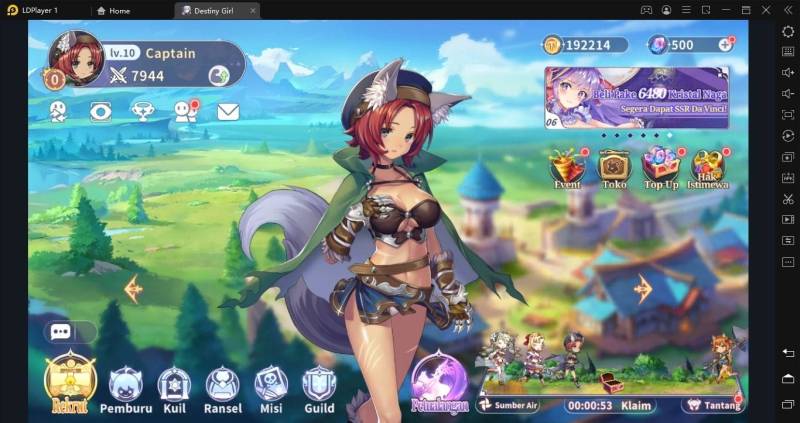800x423 pixels.
Task: Open Hak Istimewa privileges
Action: pyautogui.click(x=708, y=167)
